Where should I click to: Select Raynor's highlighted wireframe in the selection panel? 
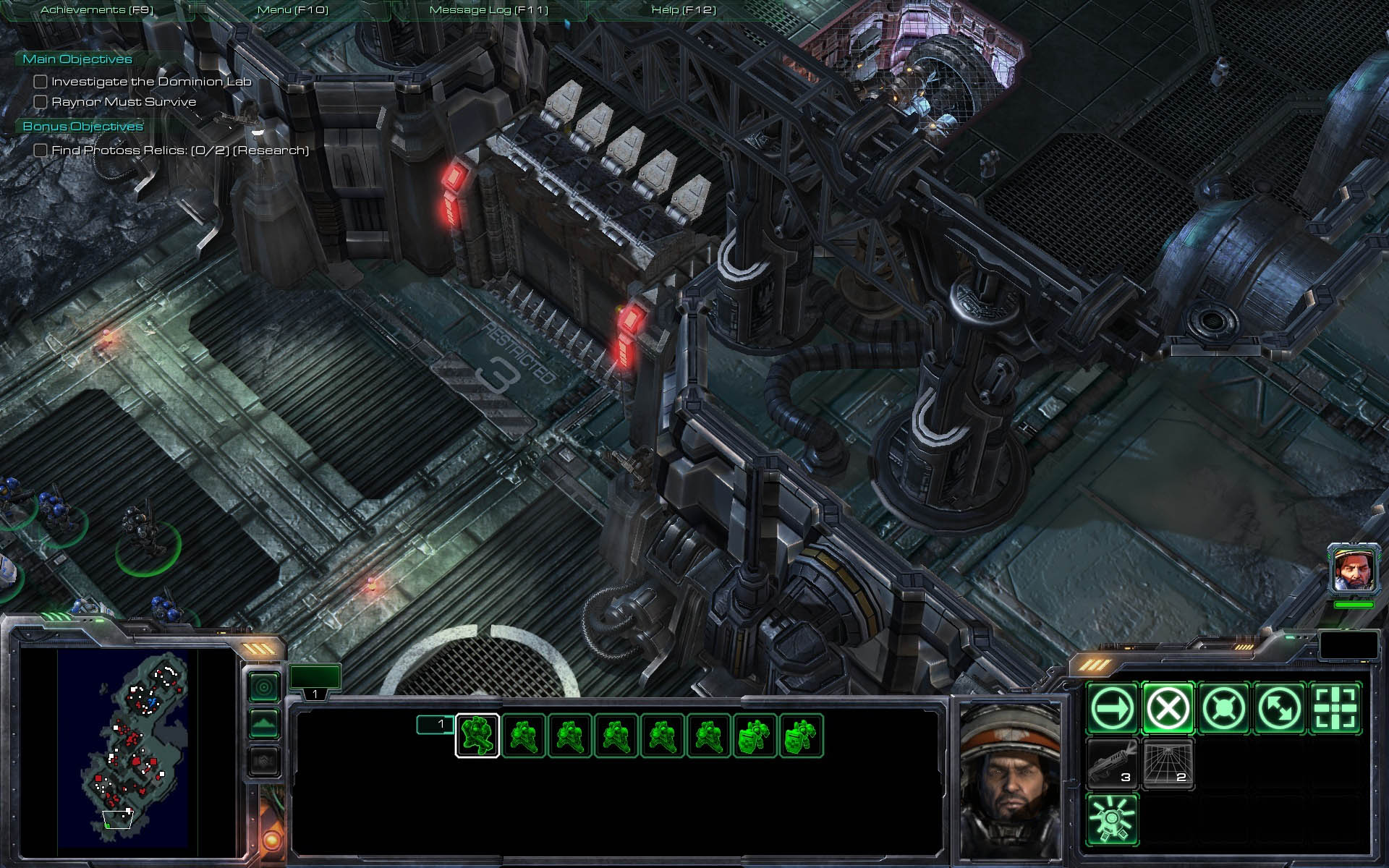[477, 736]
